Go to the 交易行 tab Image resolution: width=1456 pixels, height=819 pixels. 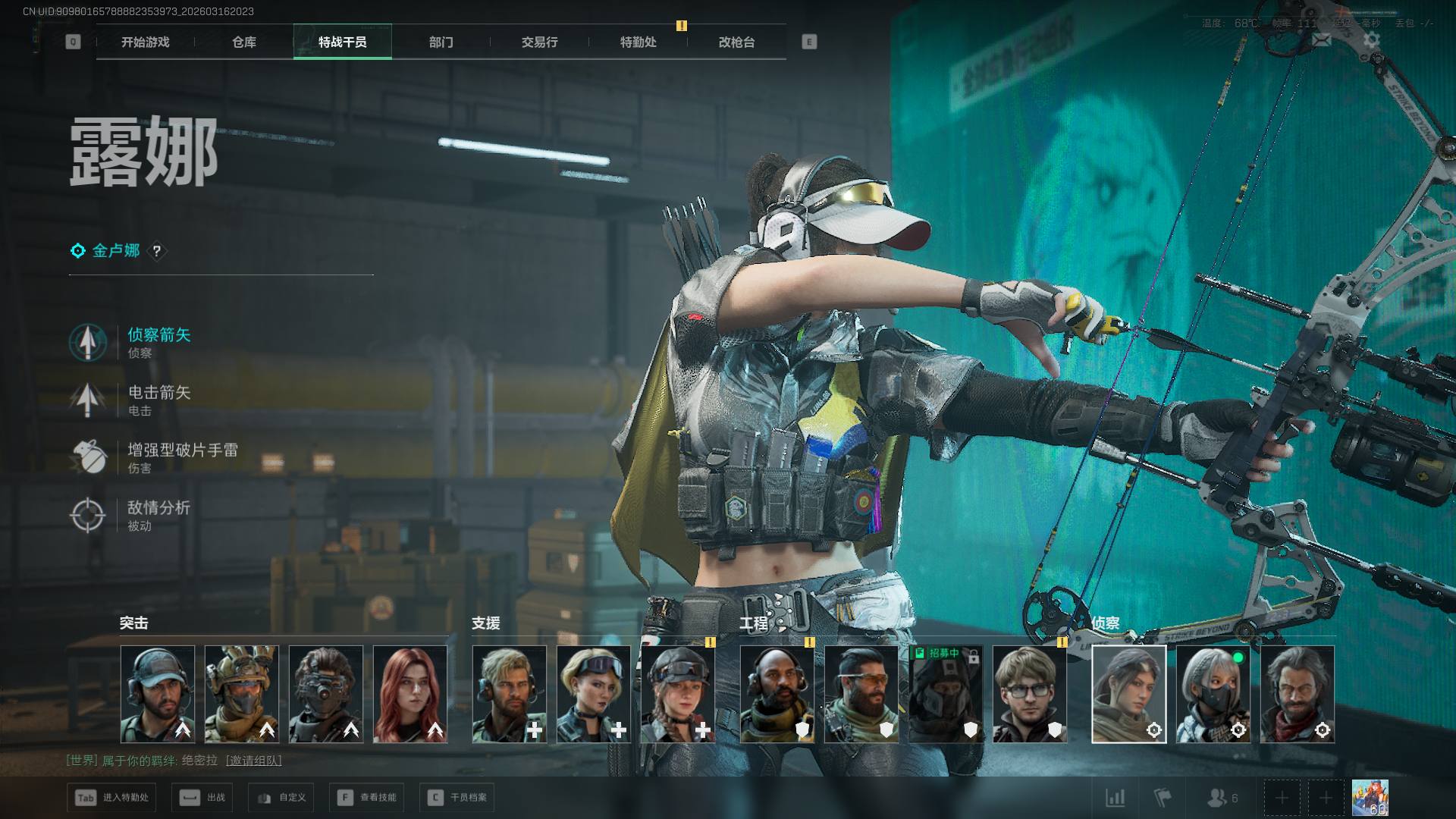539,42
